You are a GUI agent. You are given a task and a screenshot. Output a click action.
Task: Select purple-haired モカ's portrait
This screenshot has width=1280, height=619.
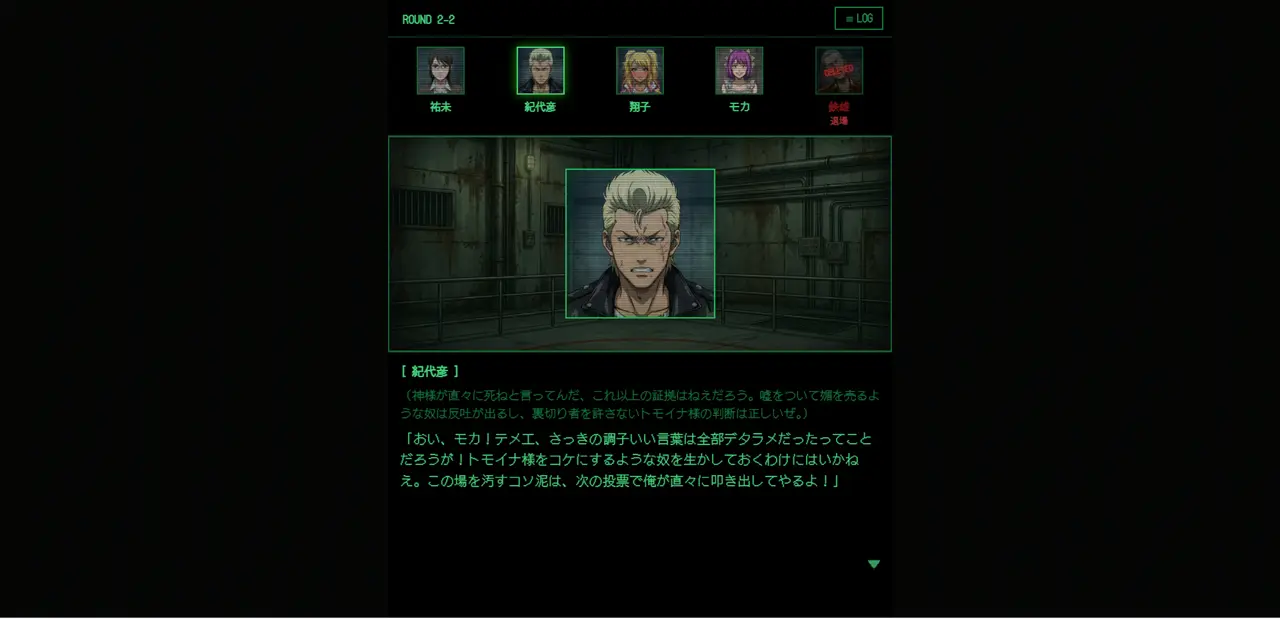(x=739, y=71)
